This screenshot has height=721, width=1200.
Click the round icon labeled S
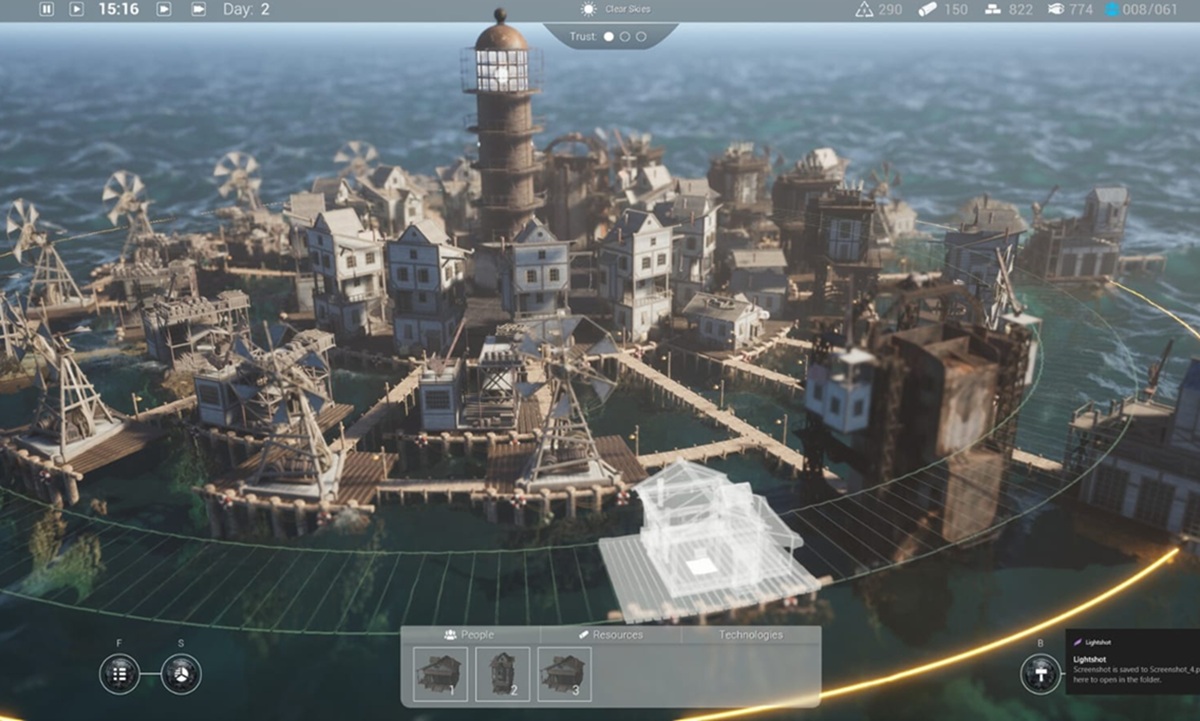(181, 674)
